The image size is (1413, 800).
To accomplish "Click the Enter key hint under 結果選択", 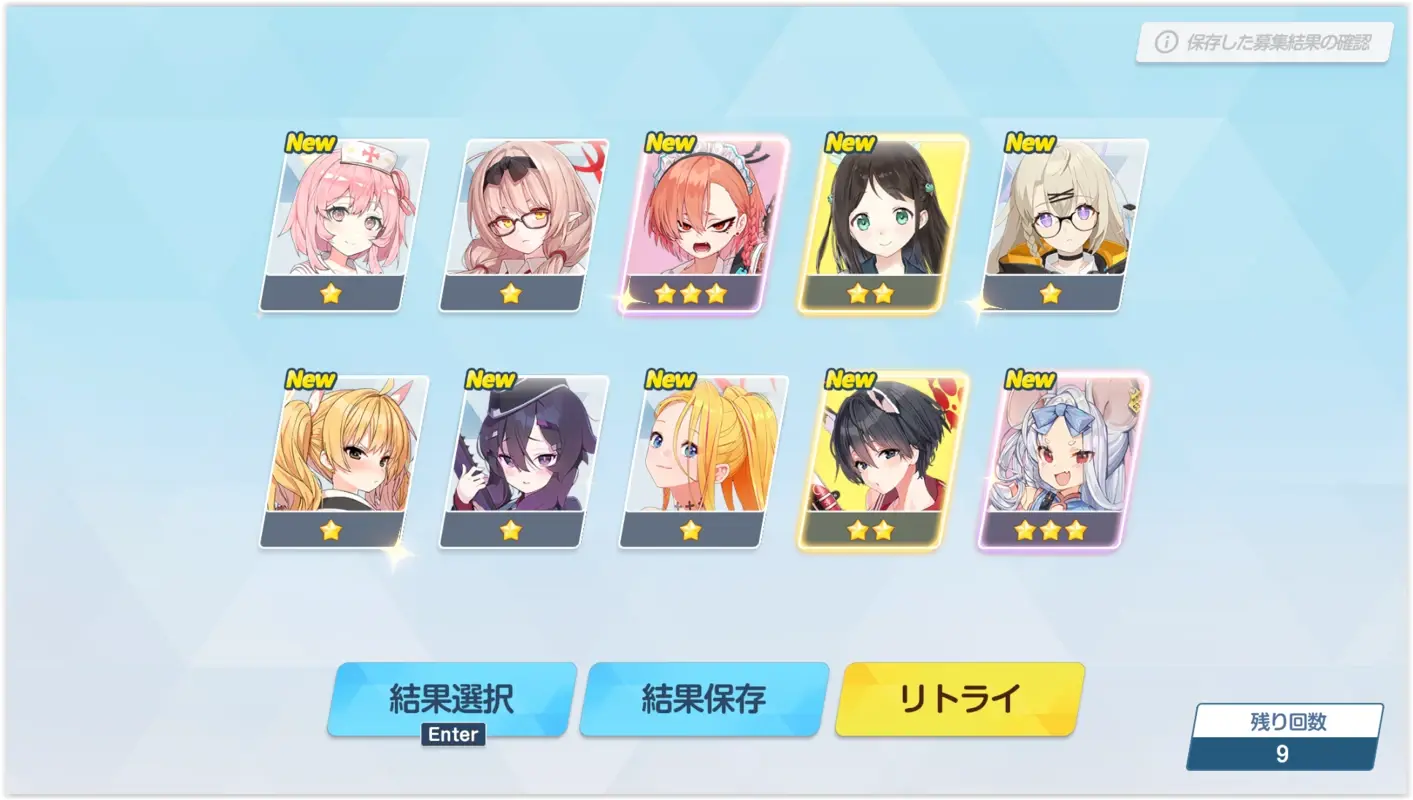I will click(452, 734).
